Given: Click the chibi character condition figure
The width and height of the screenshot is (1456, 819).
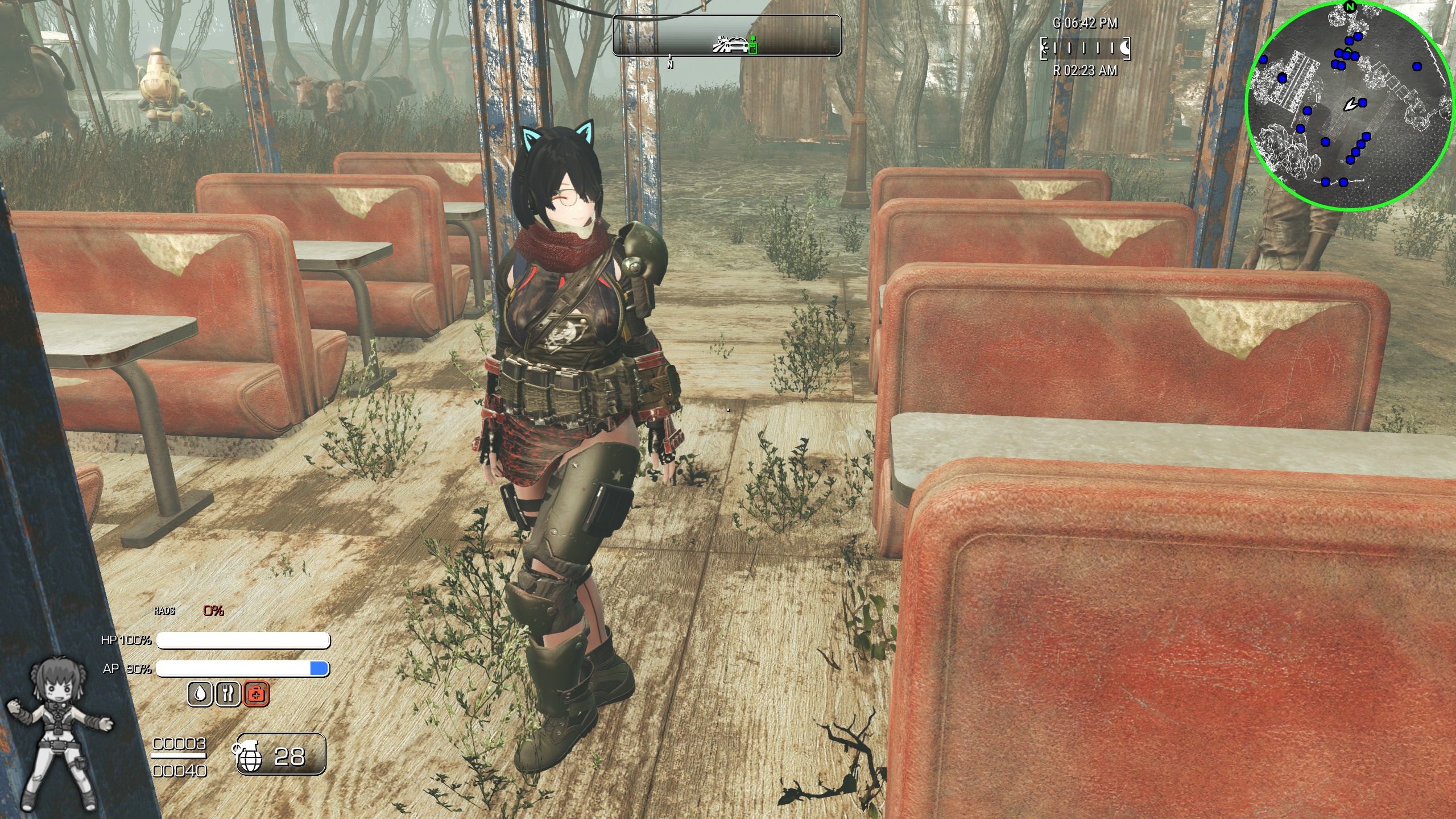Looking at the screenshot, I should coord(59,734).
